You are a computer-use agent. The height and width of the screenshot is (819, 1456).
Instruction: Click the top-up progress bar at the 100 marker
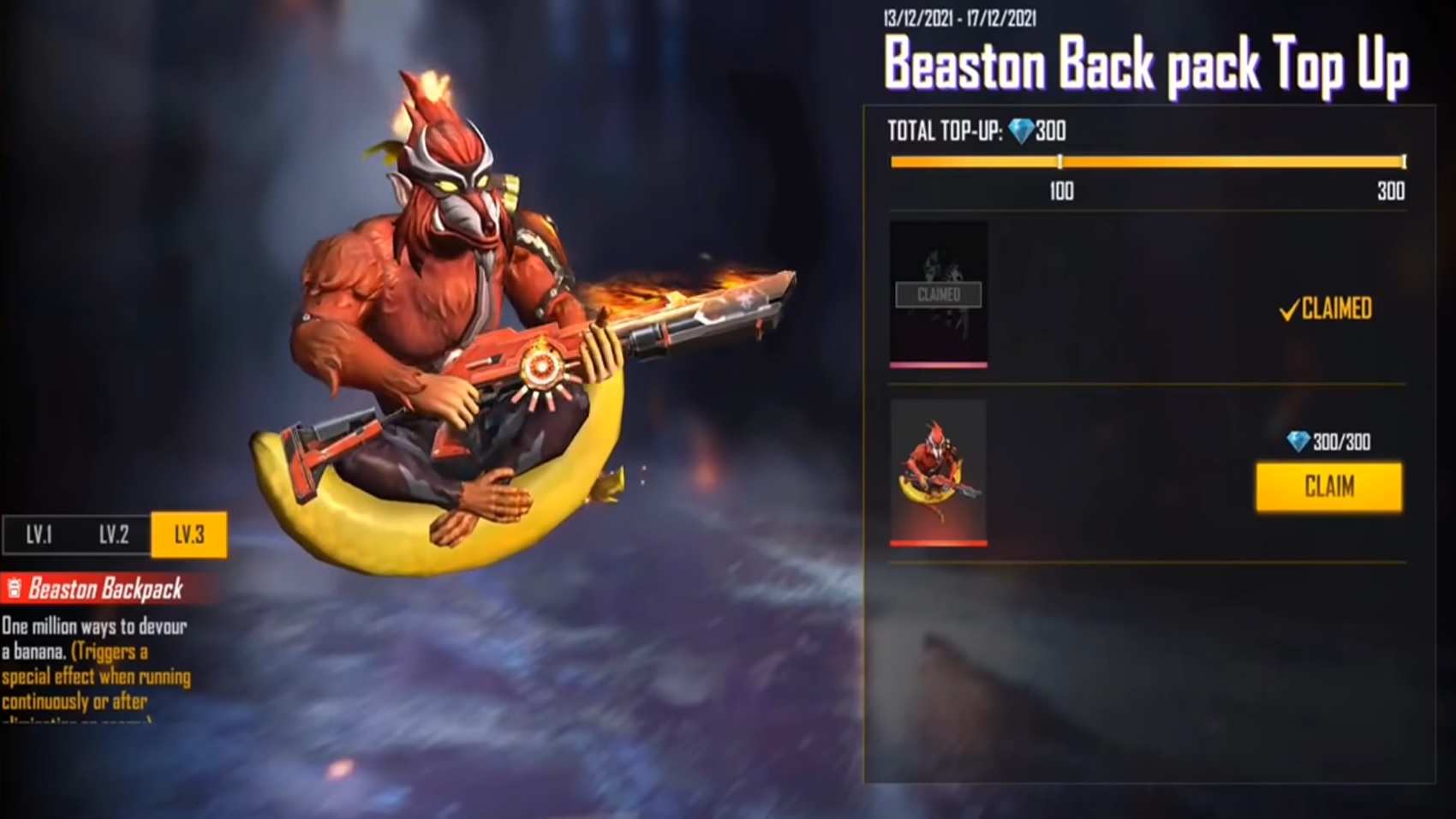[x=1061, y=160]
